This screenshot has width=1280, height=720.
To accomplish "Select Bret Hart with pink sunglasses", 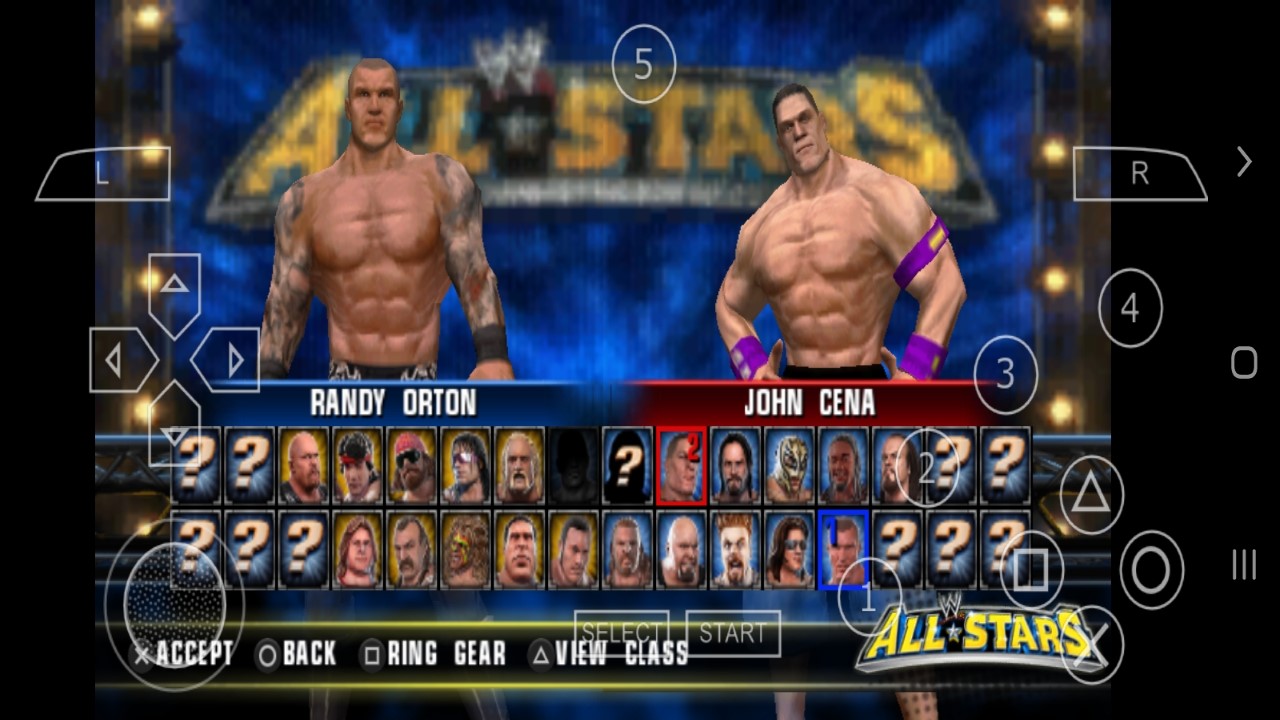I will click(x=466, y=466).
